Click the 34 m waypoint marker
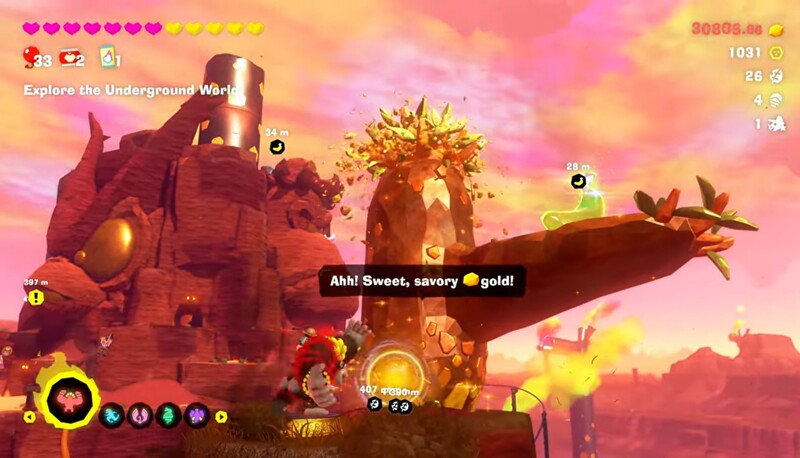The height and width of the screenshot is (458, 800). click(x=277, y=147)
